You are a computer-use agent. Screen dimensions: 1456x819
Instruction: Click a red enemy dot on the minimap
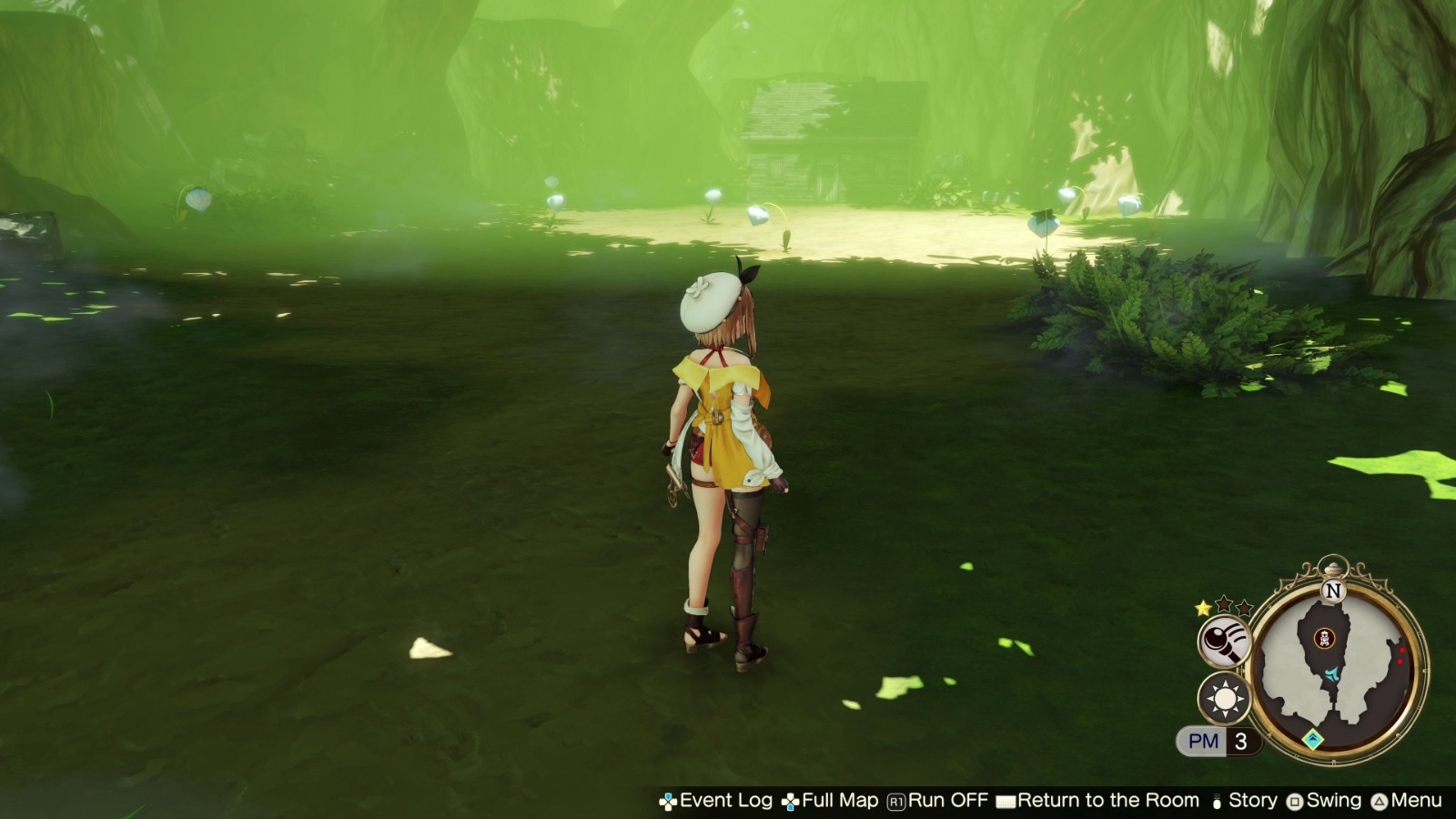coord(1401,650)
